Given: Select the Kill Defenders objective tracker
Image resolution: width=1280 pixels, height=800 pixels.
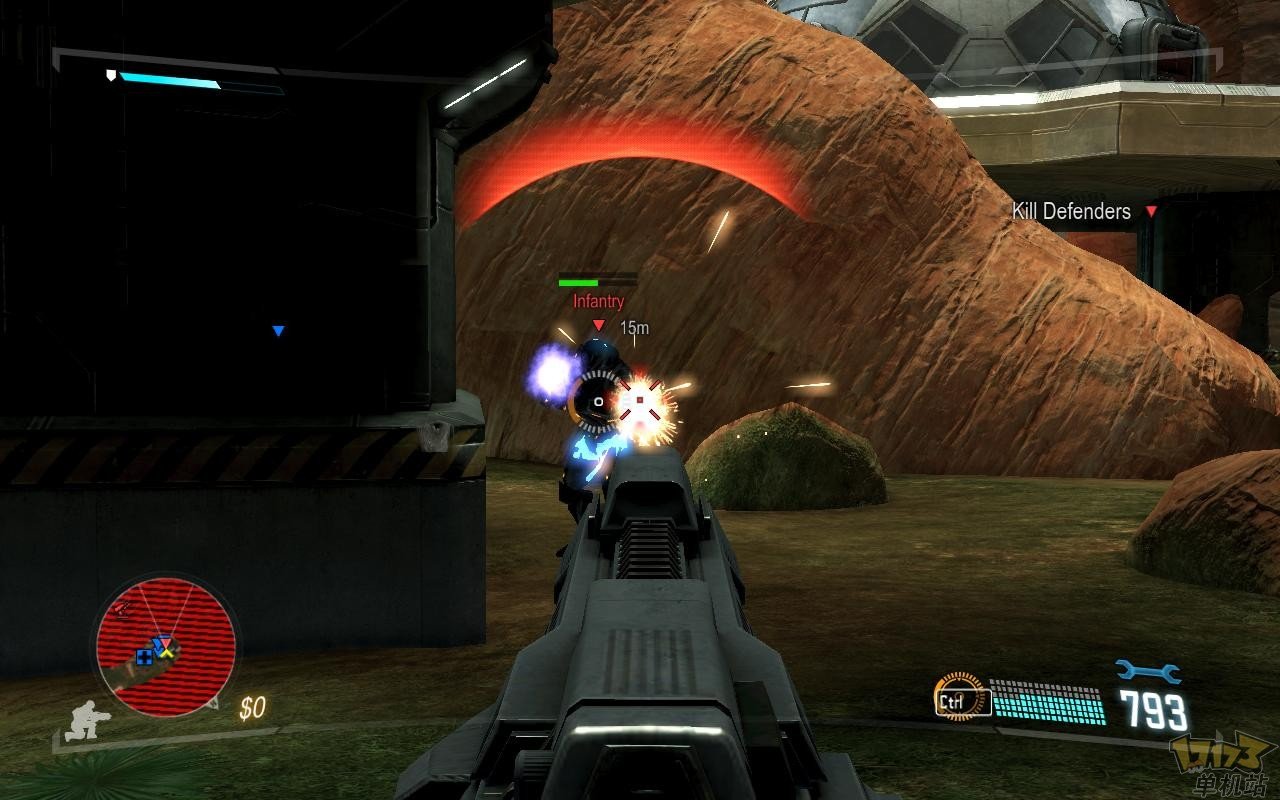Looking at the screenshot, I should tap(1072, 211).
